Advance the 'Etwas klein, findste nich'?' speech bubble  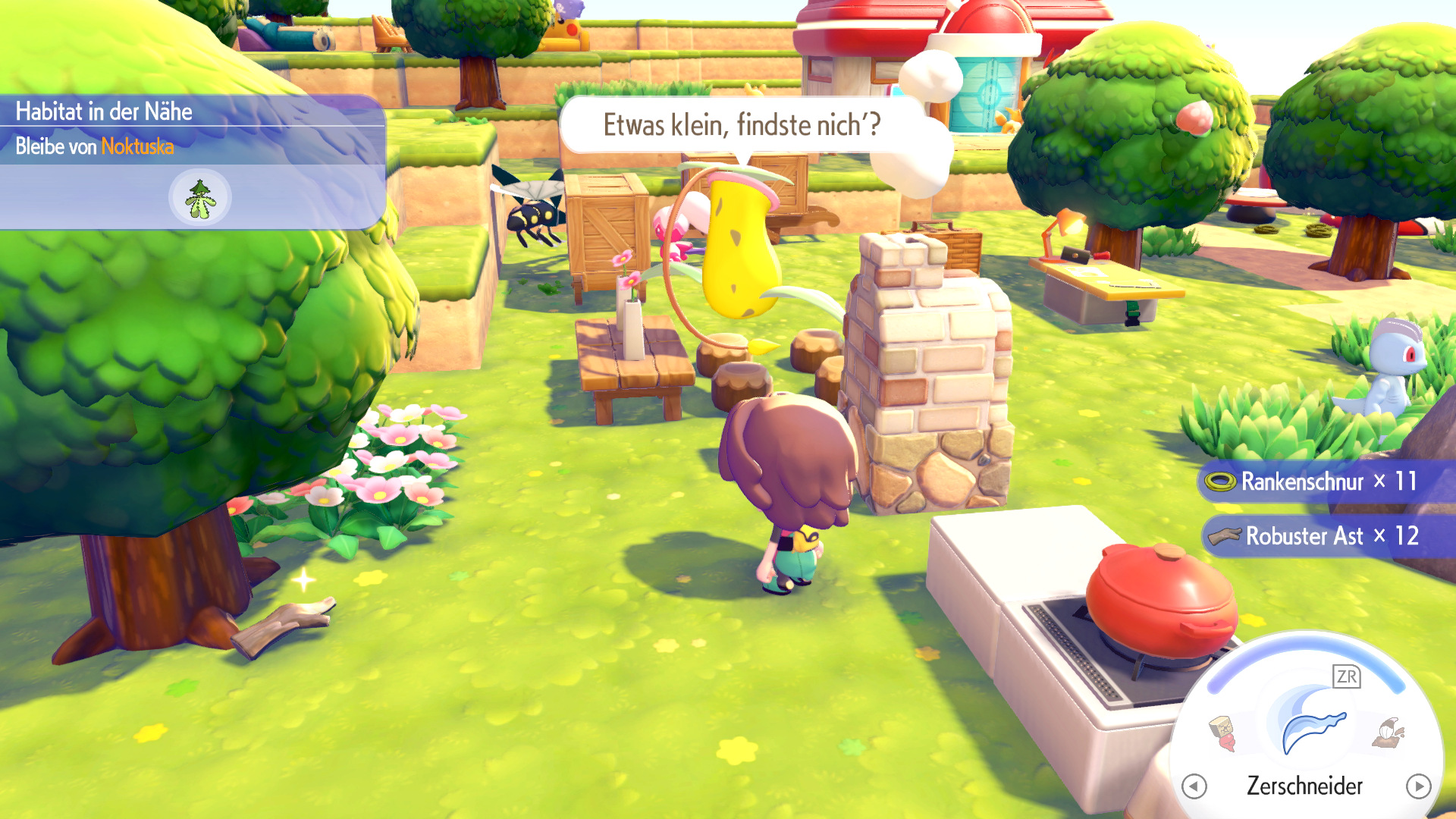pos(741,125)
